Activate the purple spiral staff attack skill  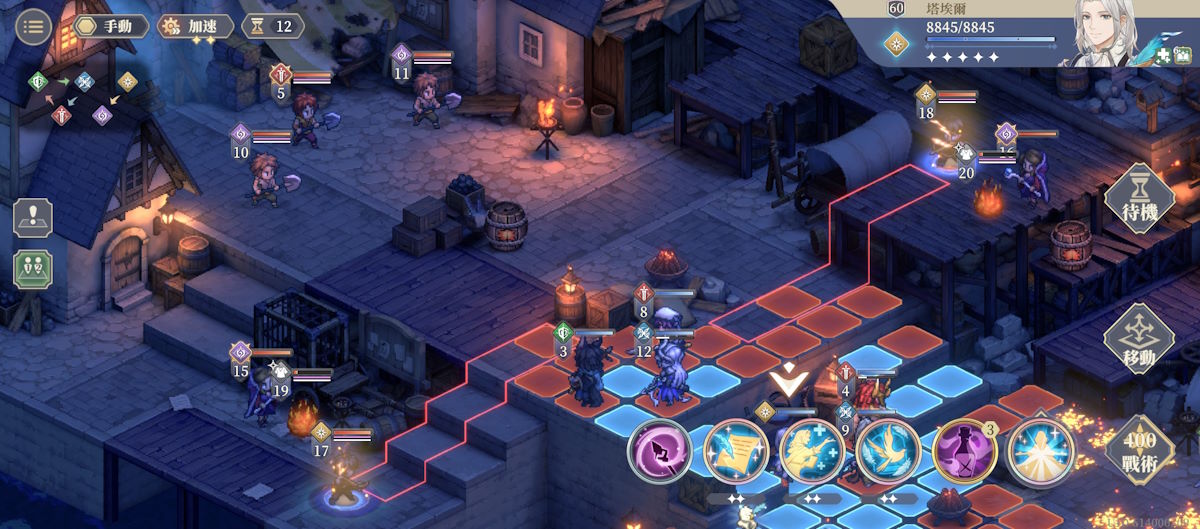659,452
